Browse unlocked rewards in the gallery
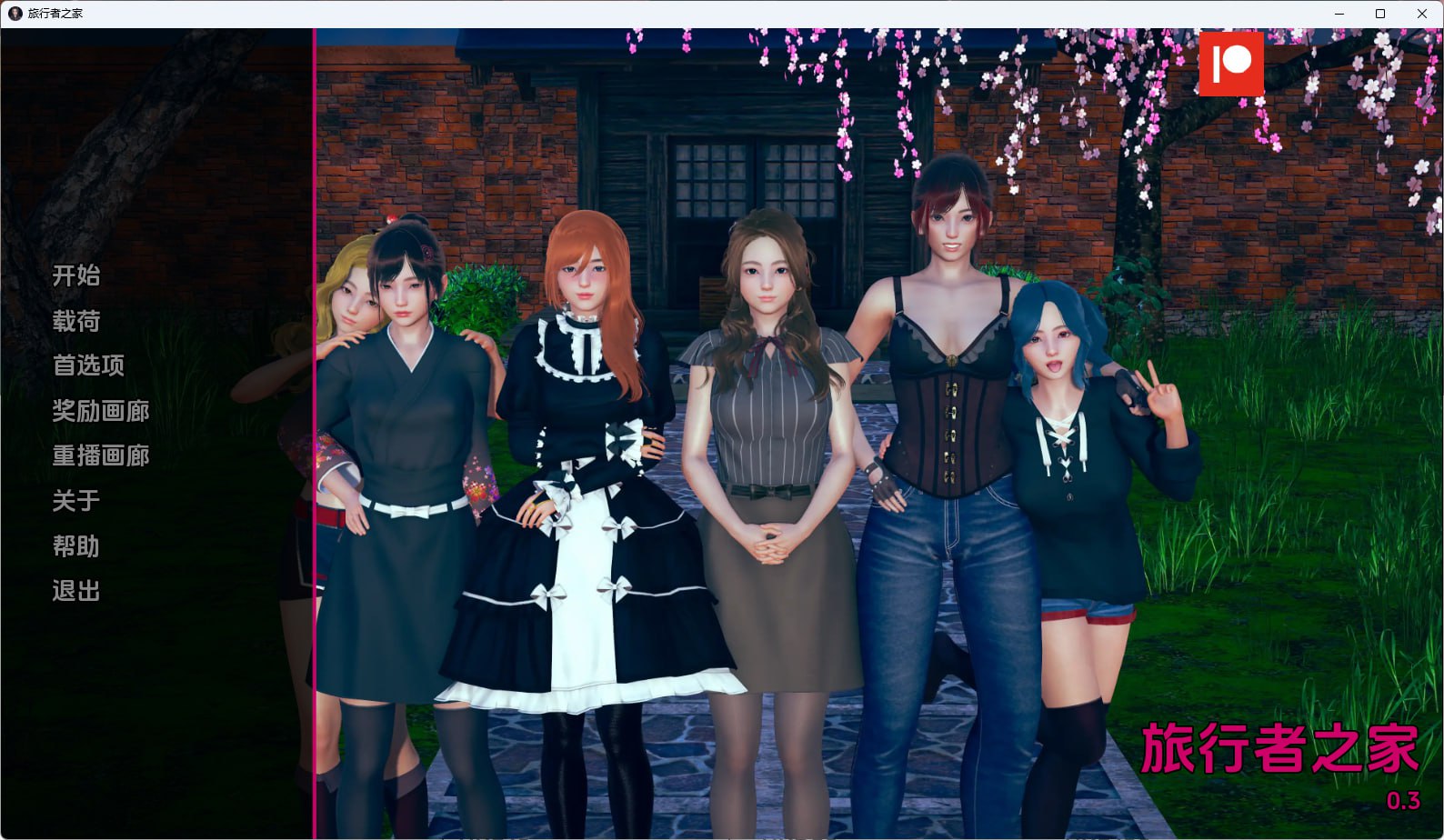 (x=100, y=411)
